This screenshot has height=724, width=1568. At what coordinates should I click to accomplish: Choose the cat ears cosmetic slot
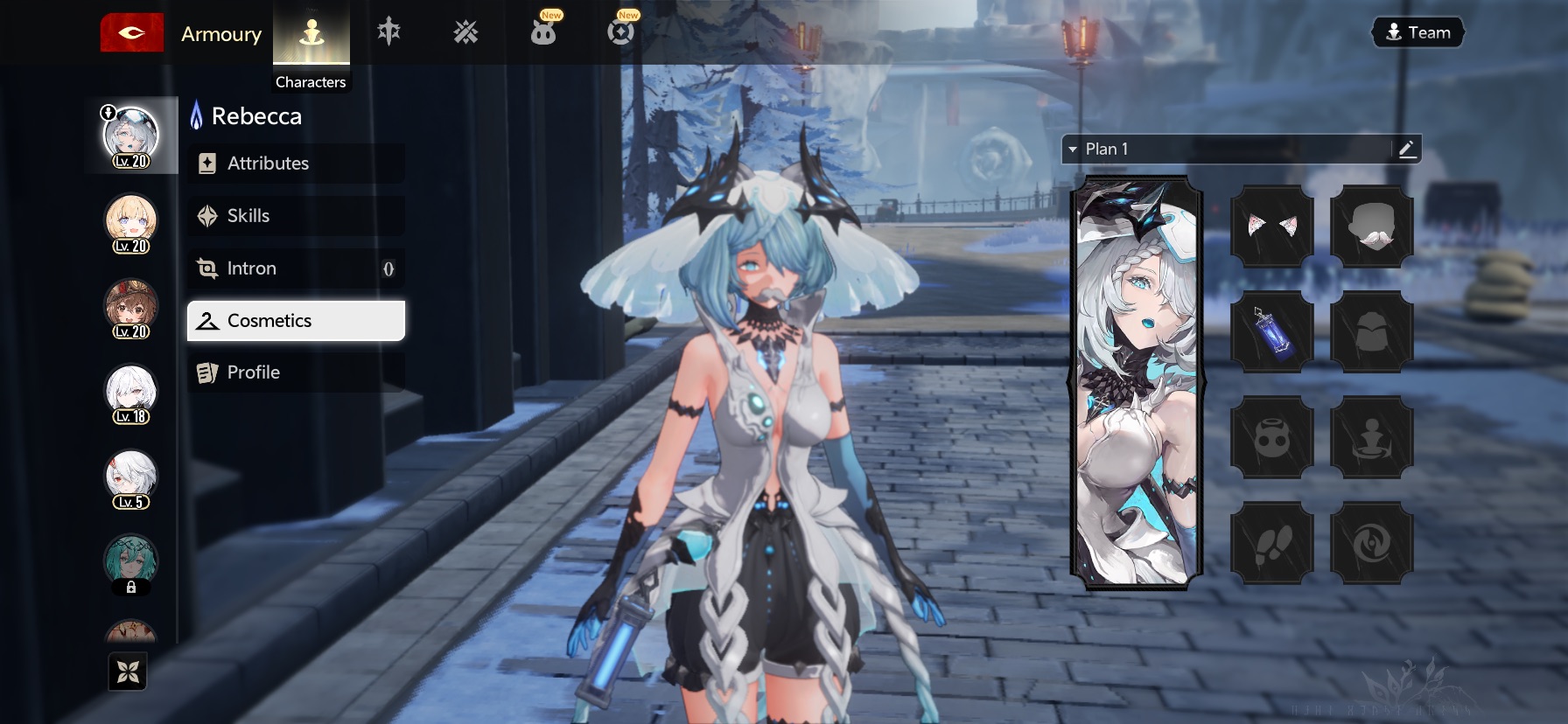pyautogui.click(x=1271, y=226)
